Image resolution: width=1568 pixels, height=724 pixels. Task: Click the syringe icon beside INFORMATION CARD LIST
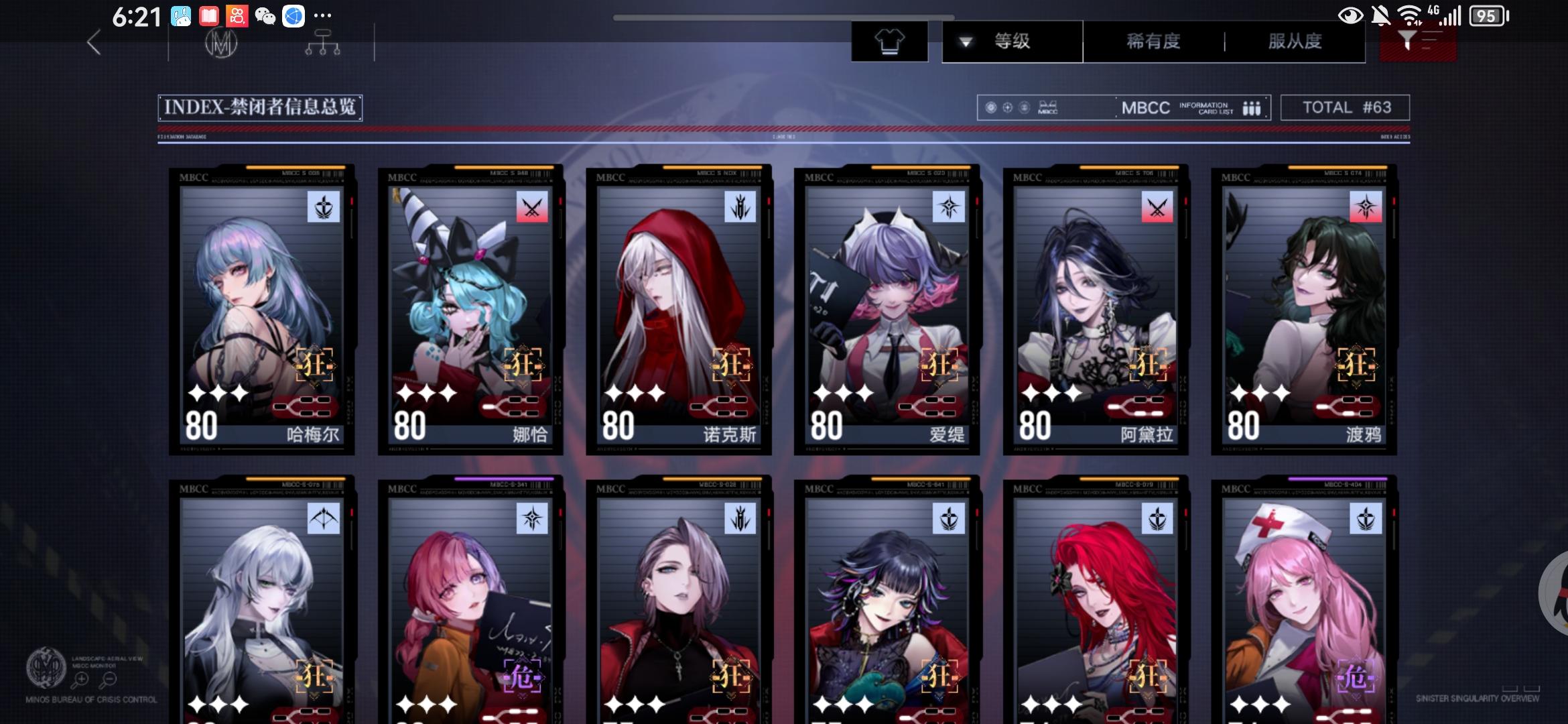1252,107
